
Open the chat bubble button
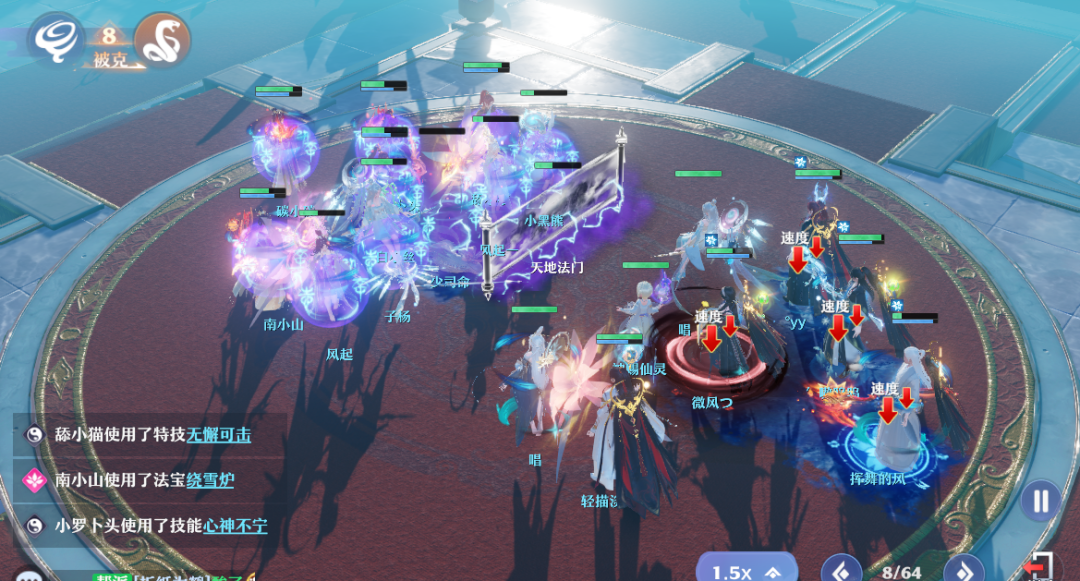[x=27, y=575]
